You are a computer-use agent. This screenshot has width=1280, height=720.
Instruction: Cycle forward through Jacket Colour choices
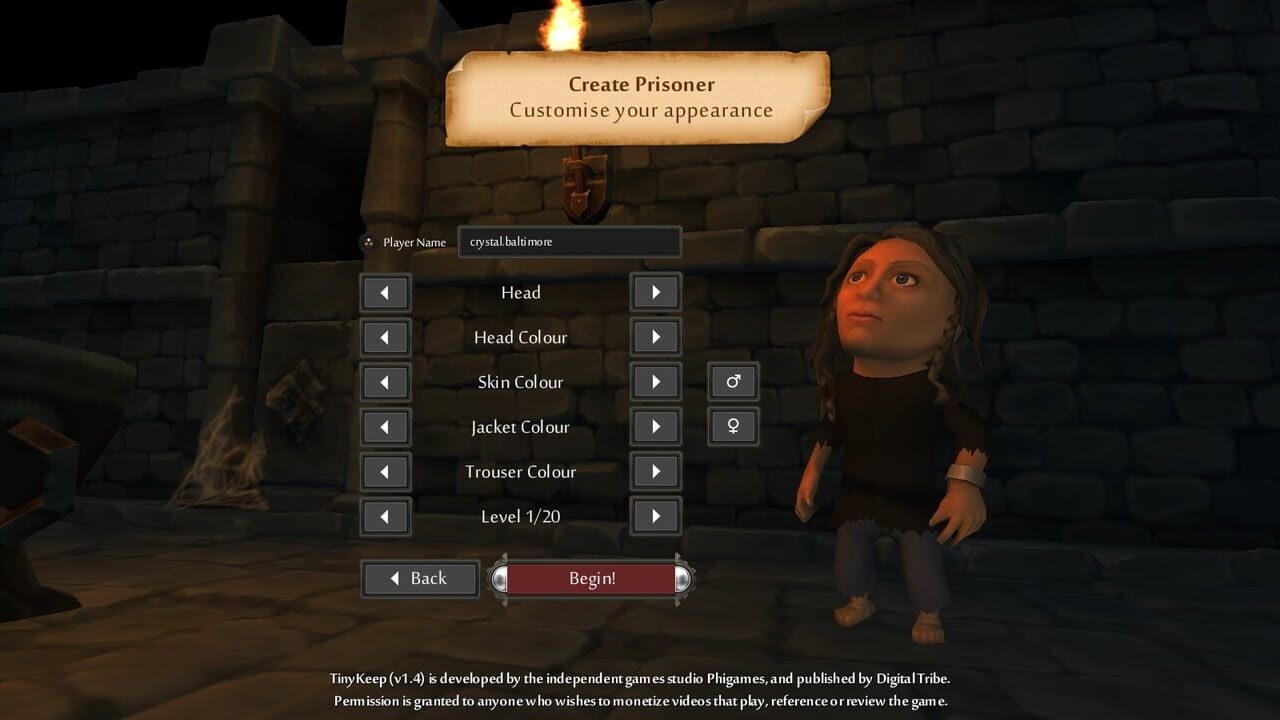pyautogui.click(x=655, y=426)
